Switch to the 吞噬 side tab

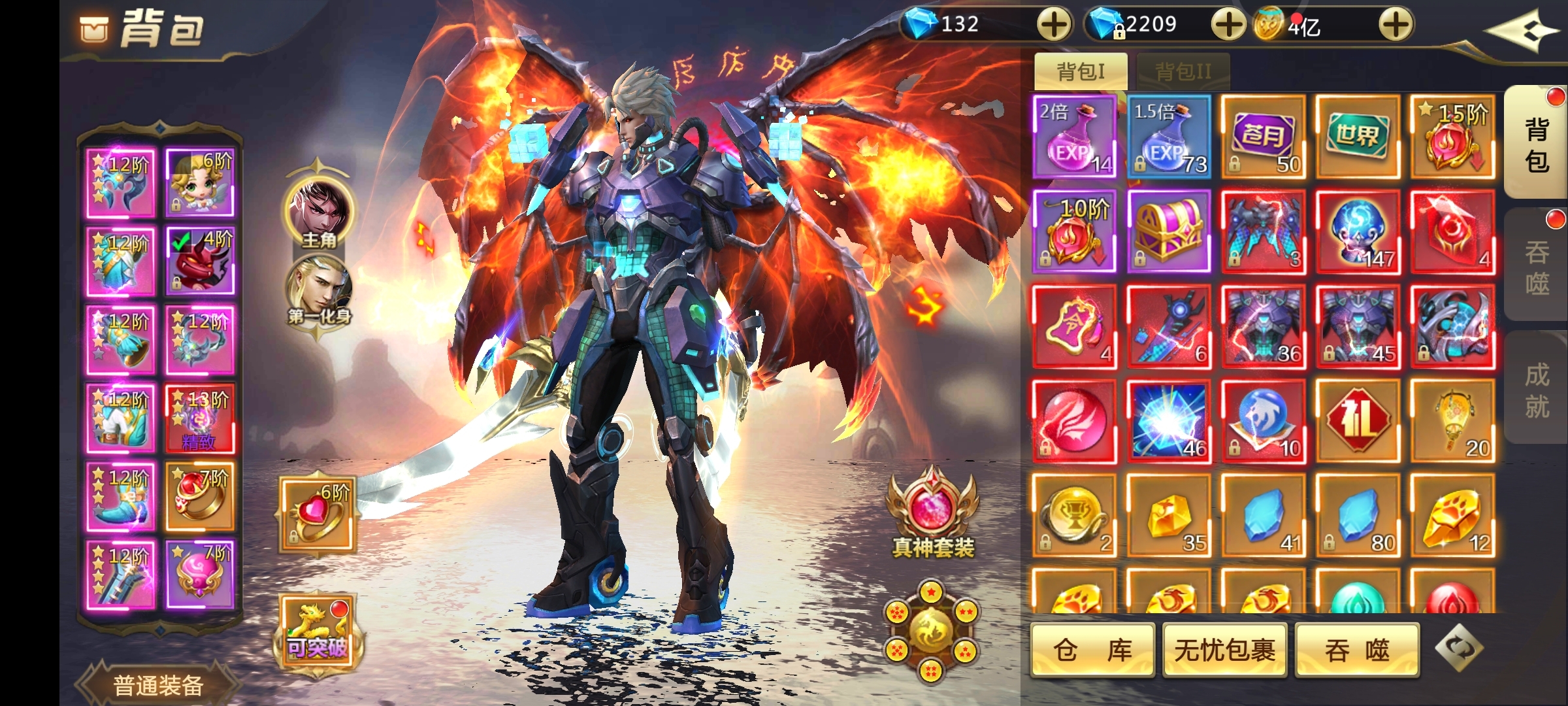click(x=1536, y=267)
